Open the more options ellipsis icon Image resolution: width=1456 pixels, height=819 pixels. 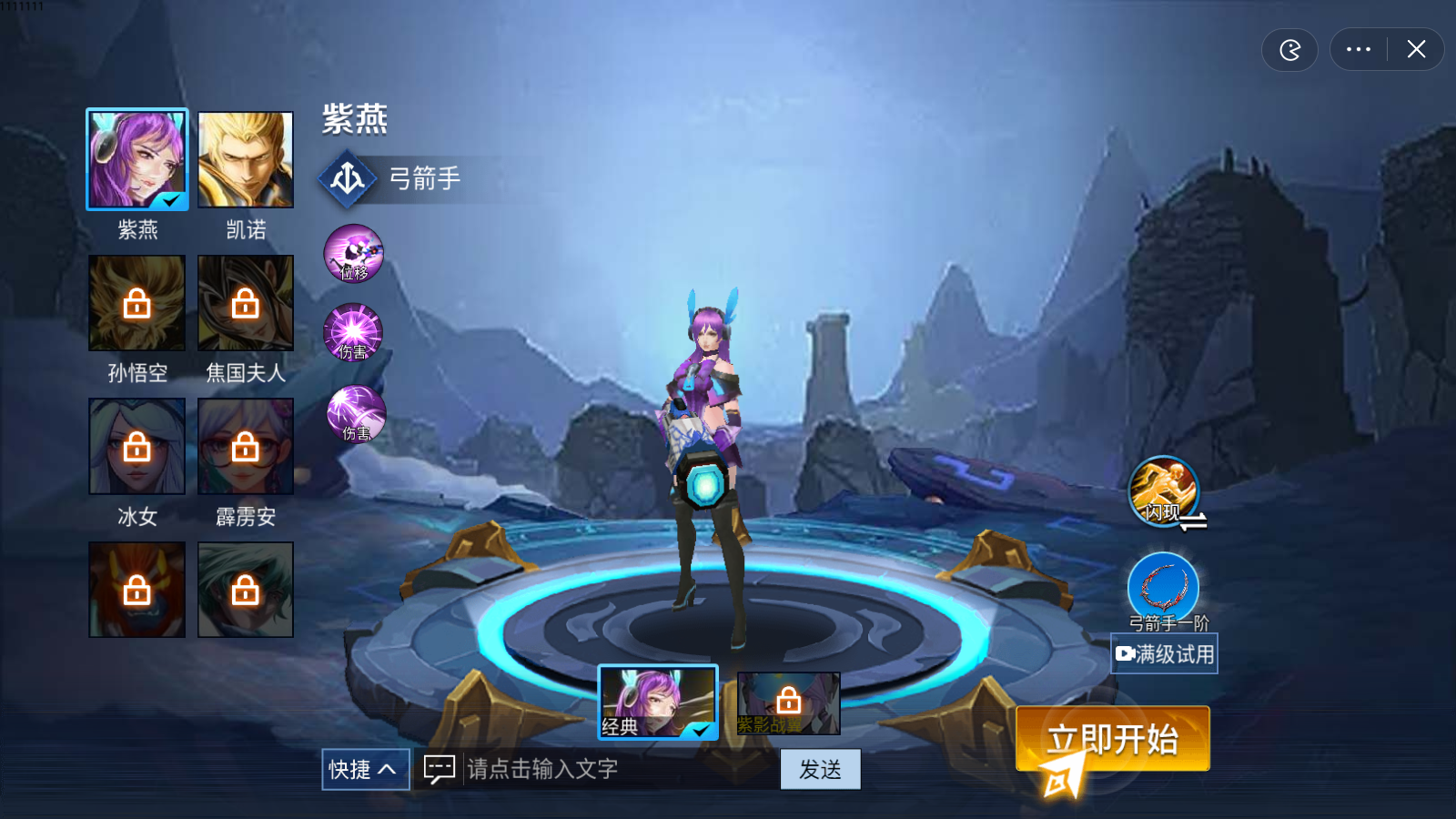1357,50
